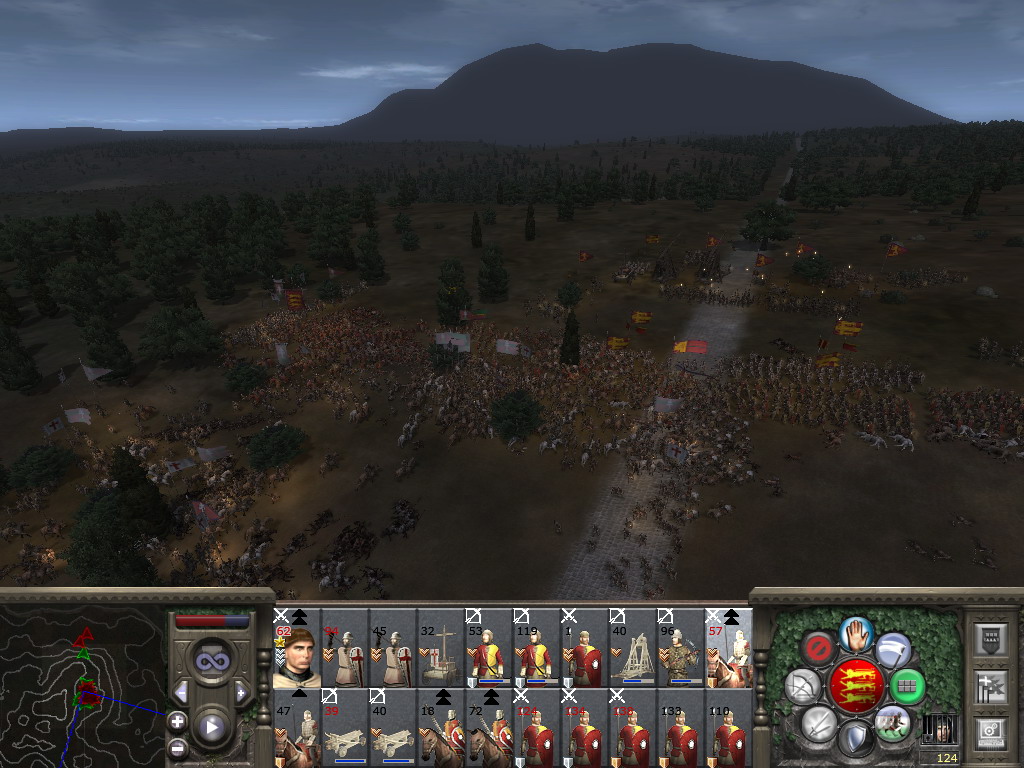
Task: Toggle the crossed swords melee button
Action: tap(819, 722)
